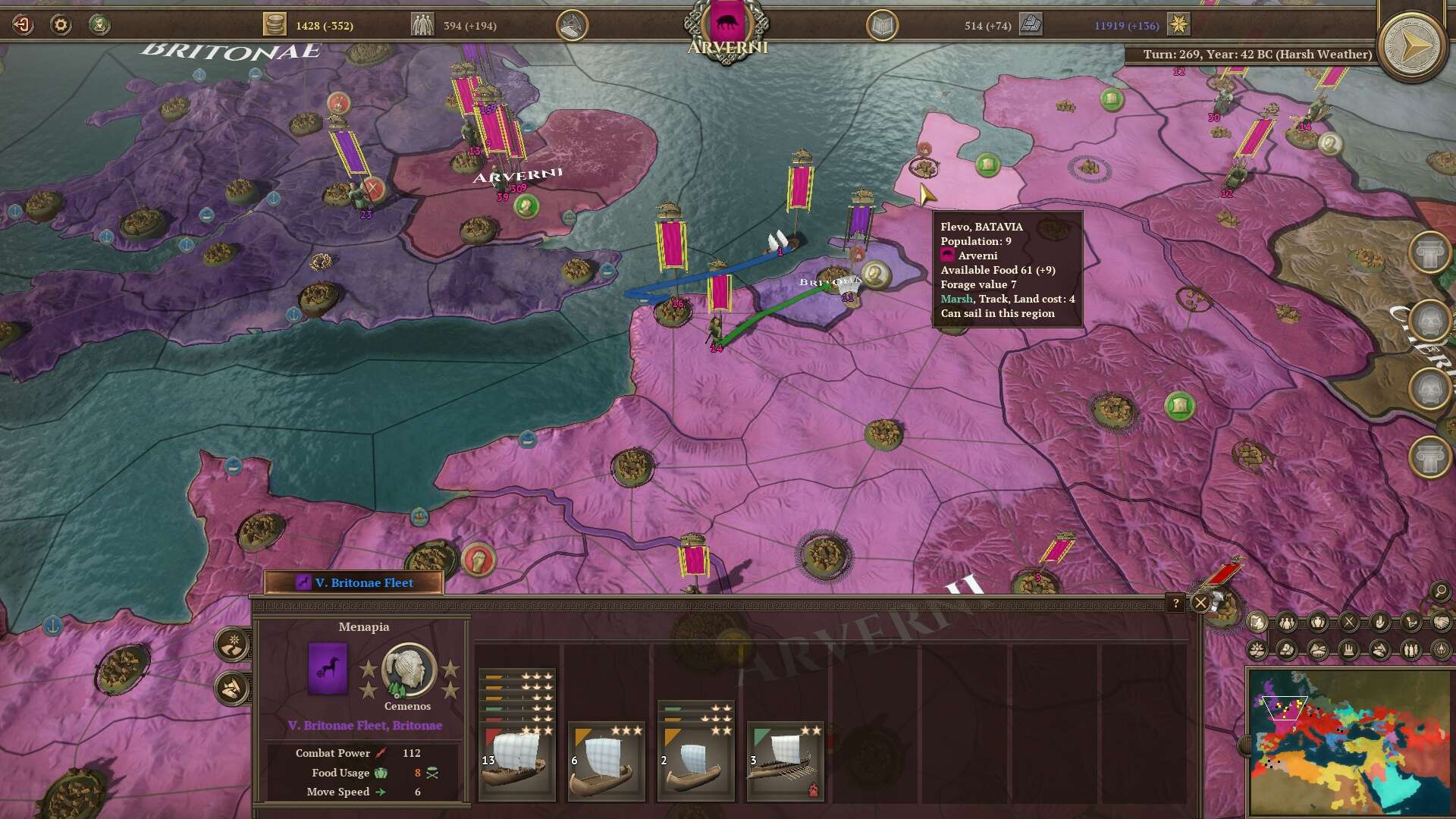1456x819 pixels.
Task: Click the purple Britonae horse banner
Action: tap(328, 668)
